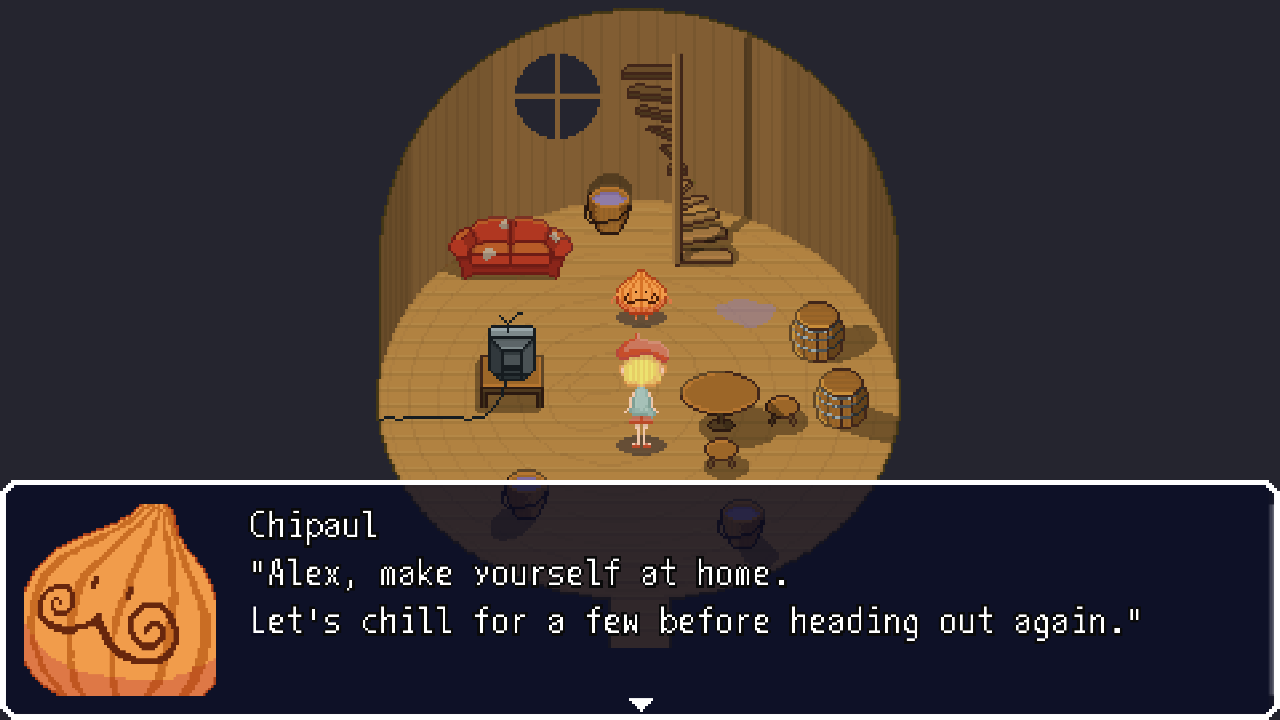Select the Chipaul character in the room
The image size is (1280, 720).
[642, 292]
